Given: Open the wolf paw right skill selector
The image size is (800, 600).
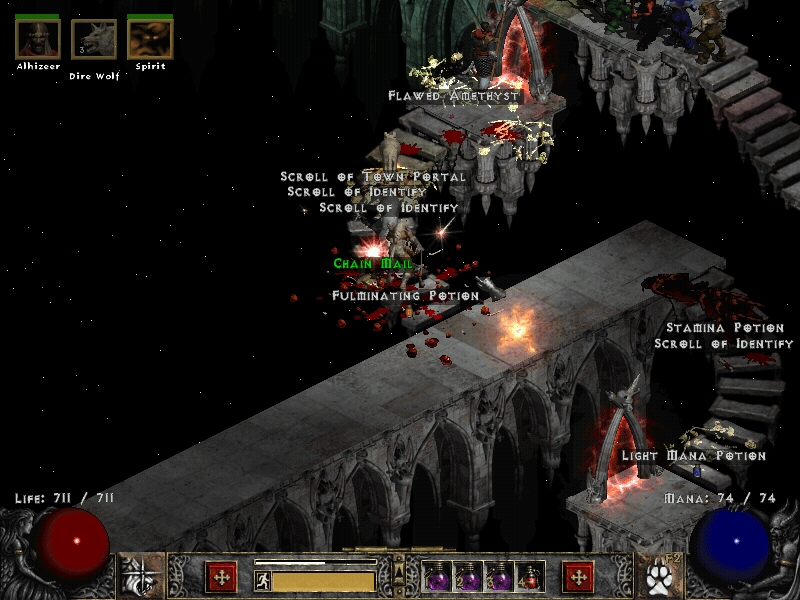Looking at the screenshot, I should click(x=658, y=576).
